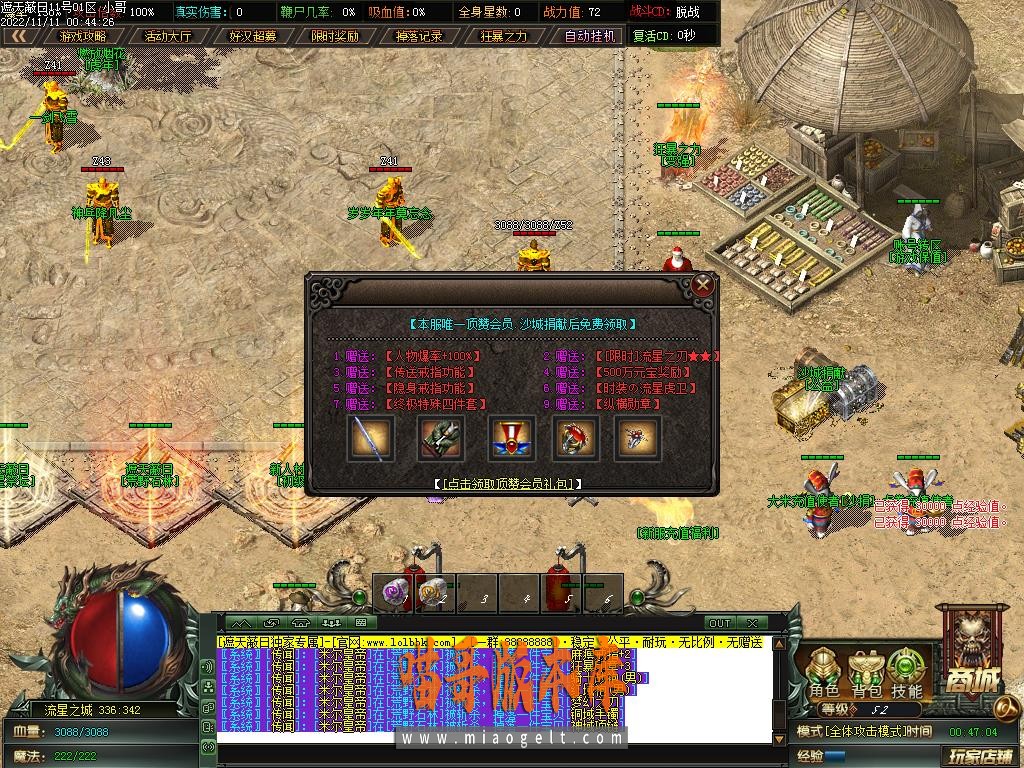1024x768 pixels.
Task: Select the sword reward icon in the dialog
Action: 370,439
